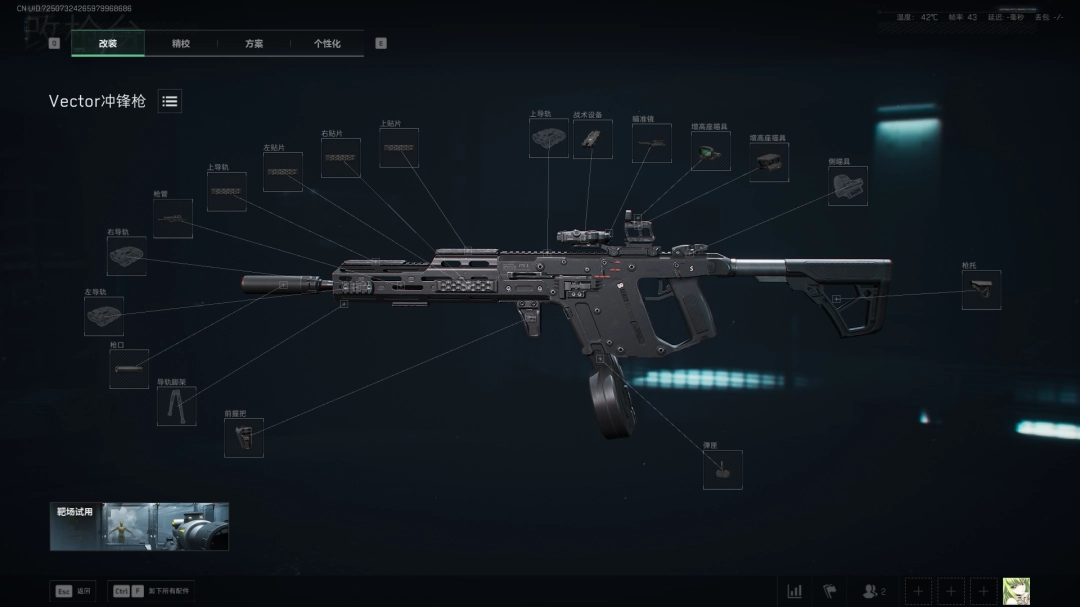Select the 枪管 barrel attachment slot
1080x607 pixels.
[173, 219]
